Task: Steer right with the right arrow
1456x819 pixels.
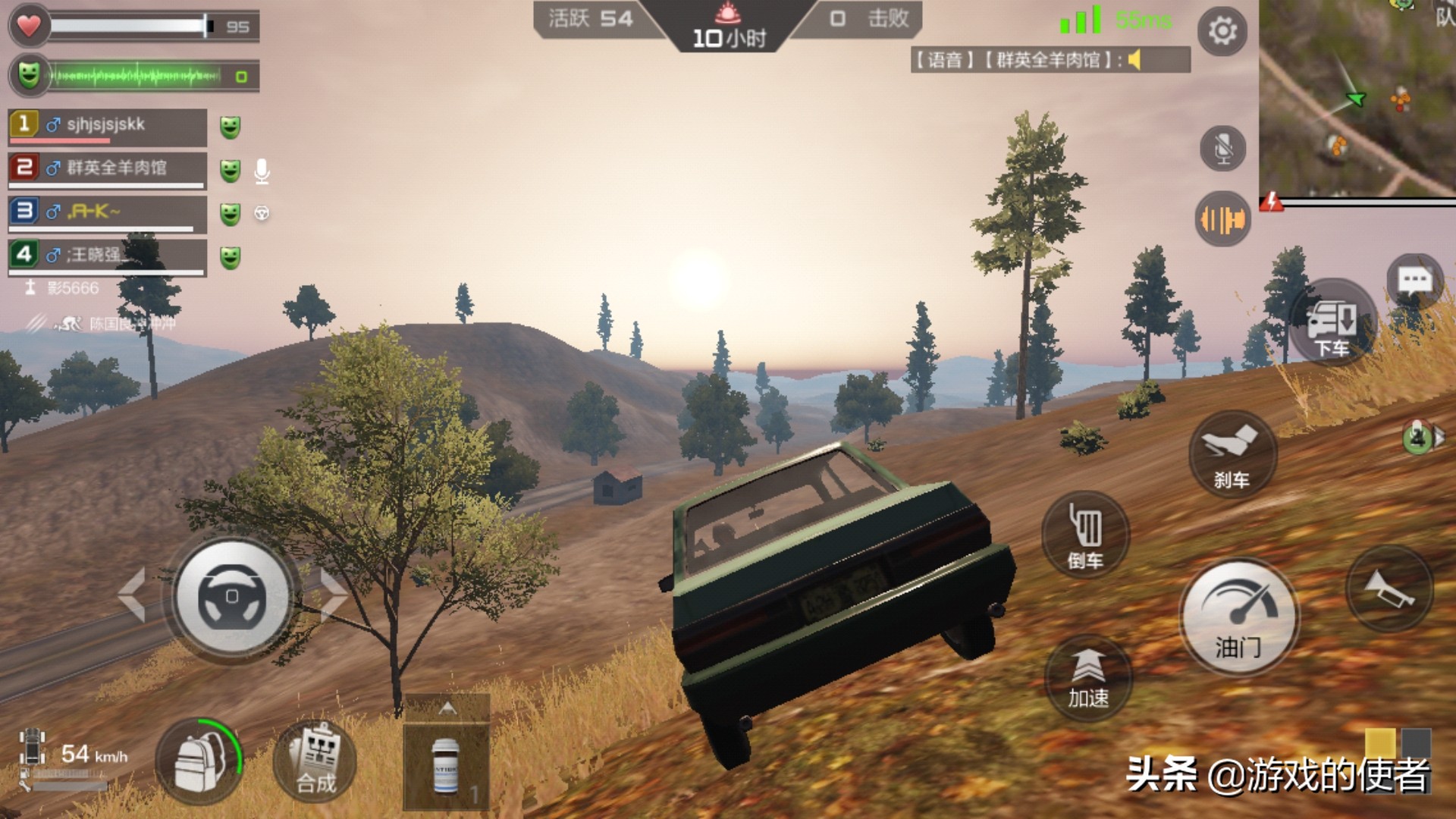Action: point(332,595)
